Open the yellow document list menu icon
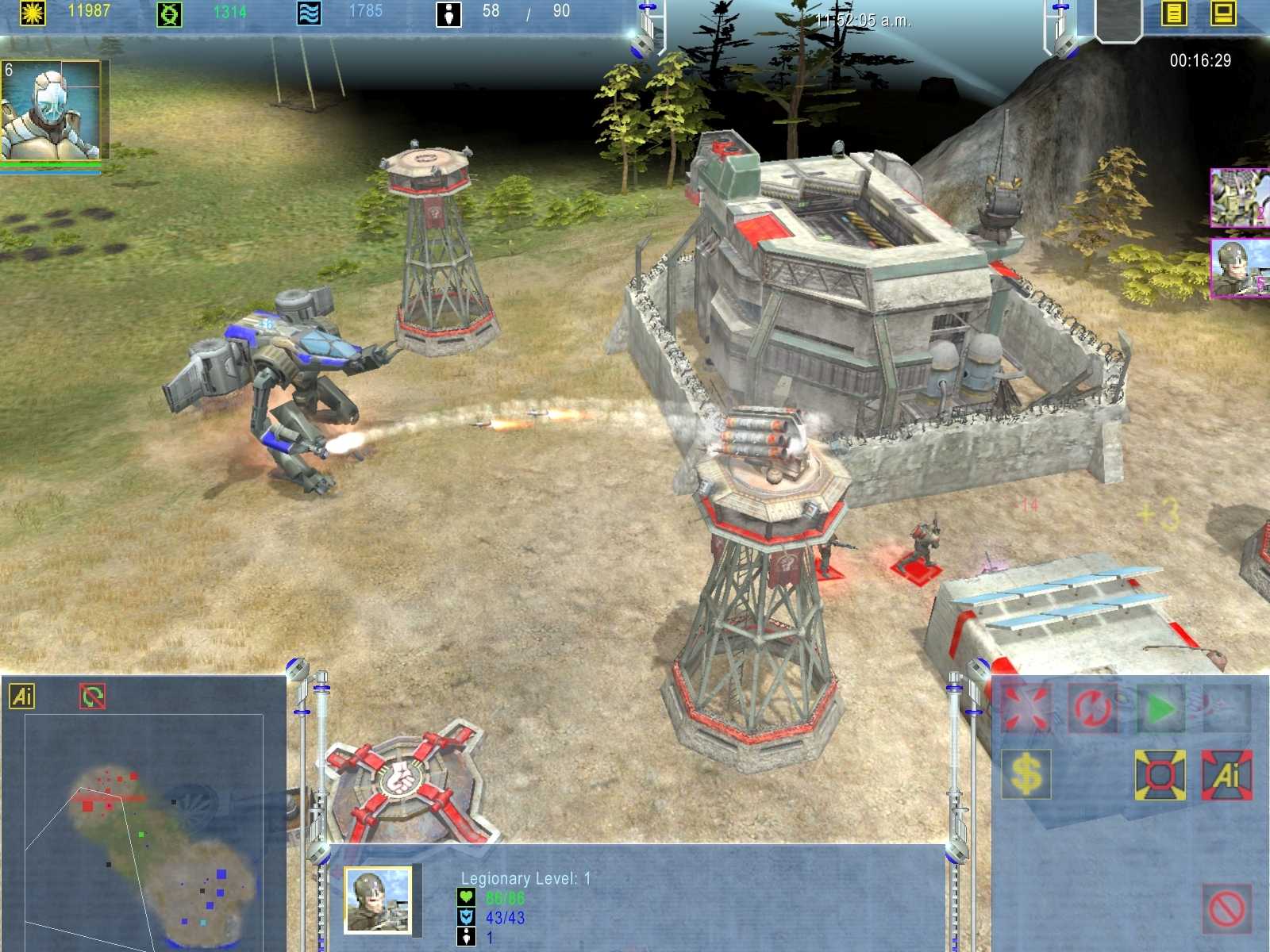Screen dimensions: 1270x952 coord(1174,13)
